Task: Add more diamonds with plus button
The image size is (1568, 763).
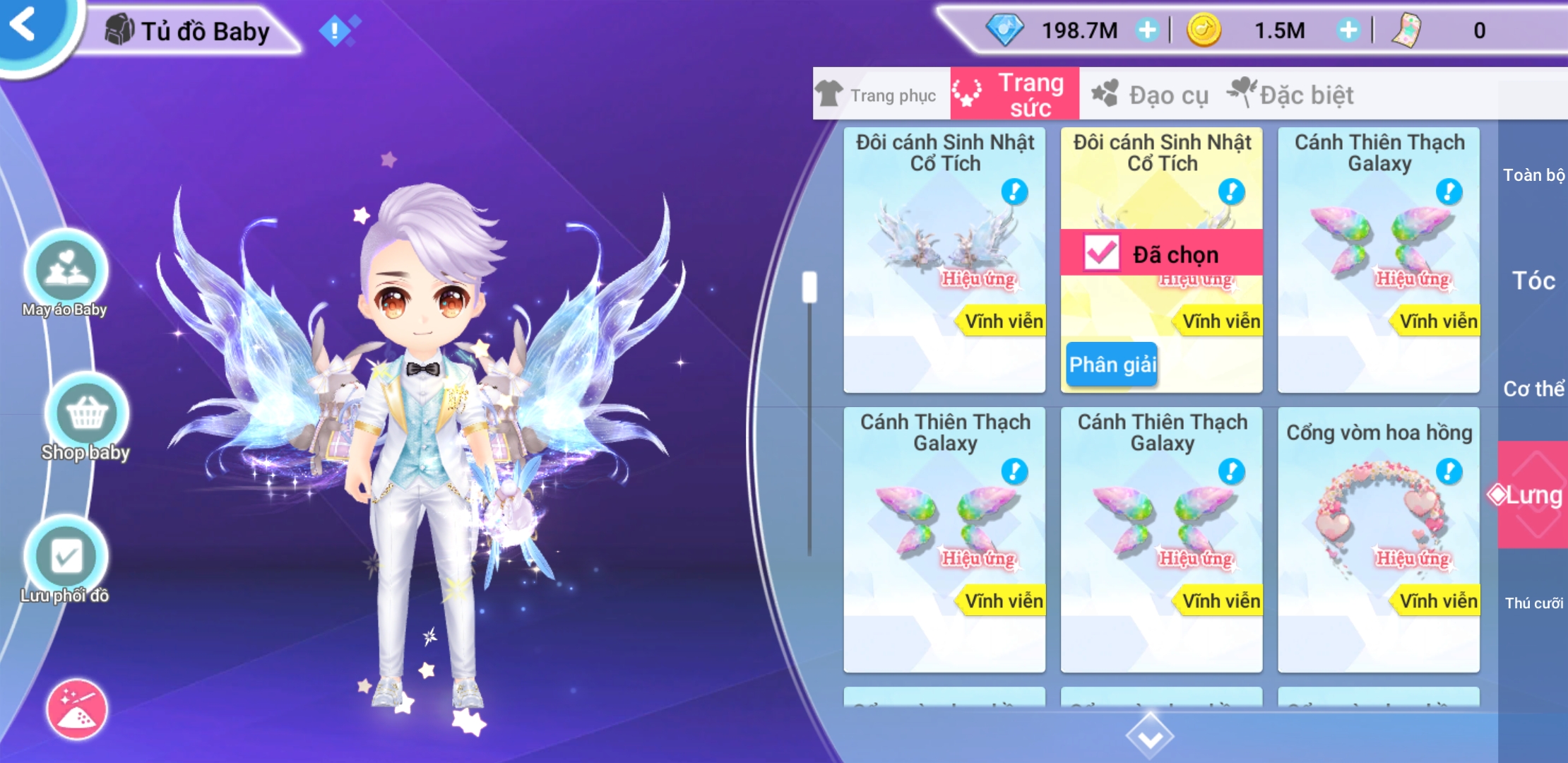Action: [x=1147, y=30]
